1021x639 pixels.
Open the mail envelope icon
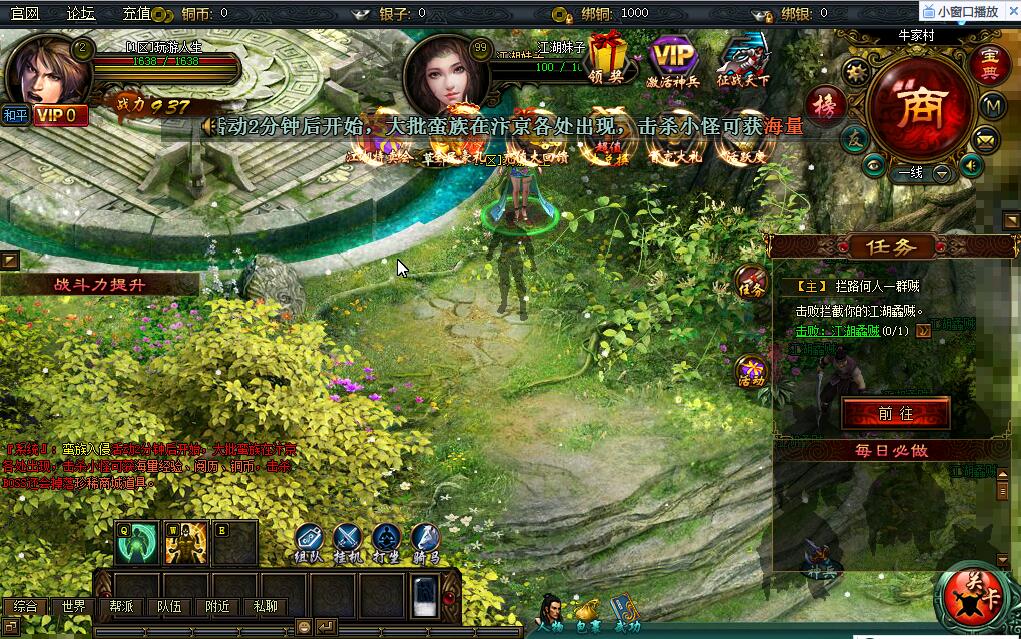coord(988,138)
